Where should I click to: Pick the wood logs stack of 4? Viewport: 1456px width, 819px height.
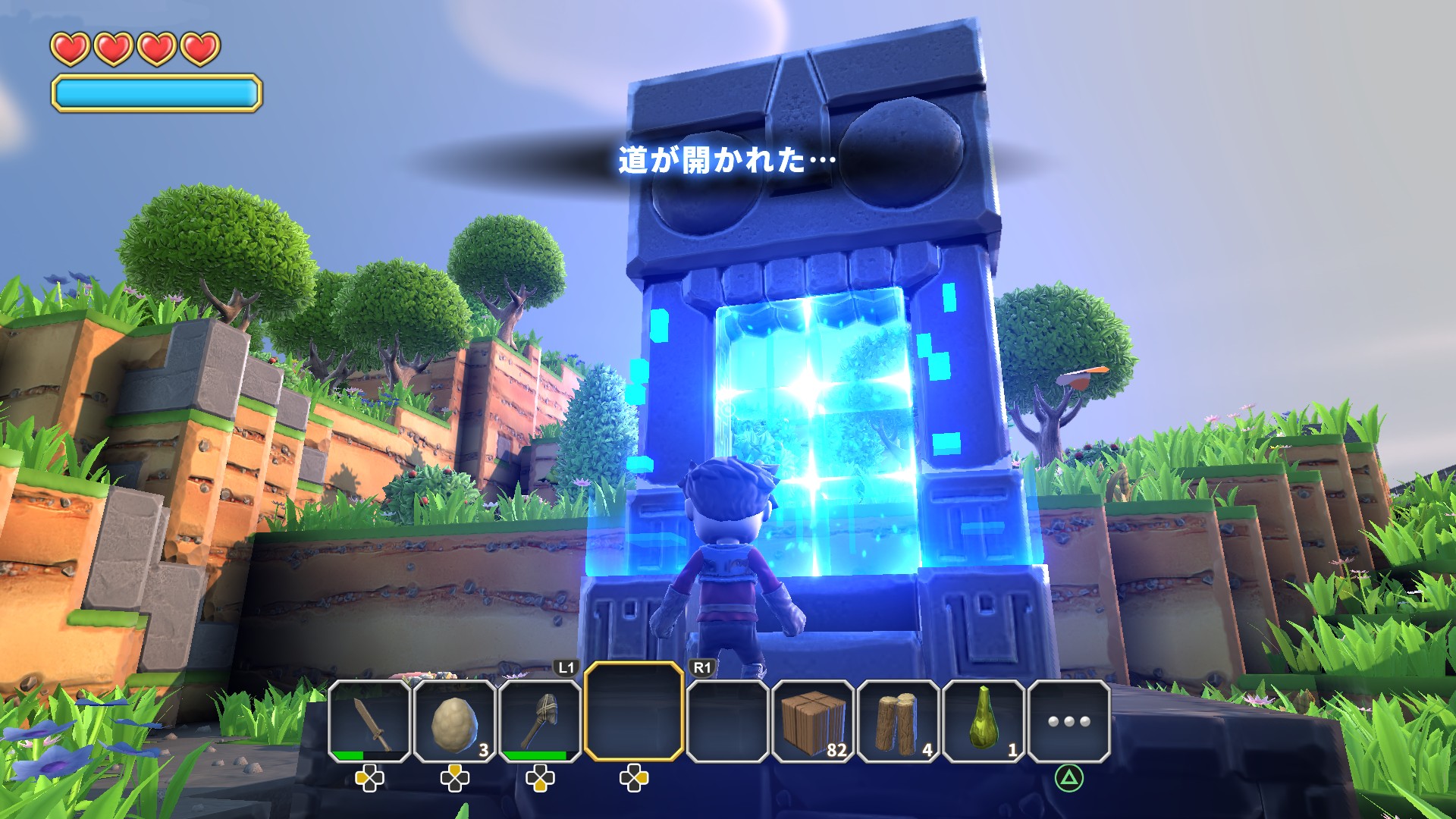point(898,720)
